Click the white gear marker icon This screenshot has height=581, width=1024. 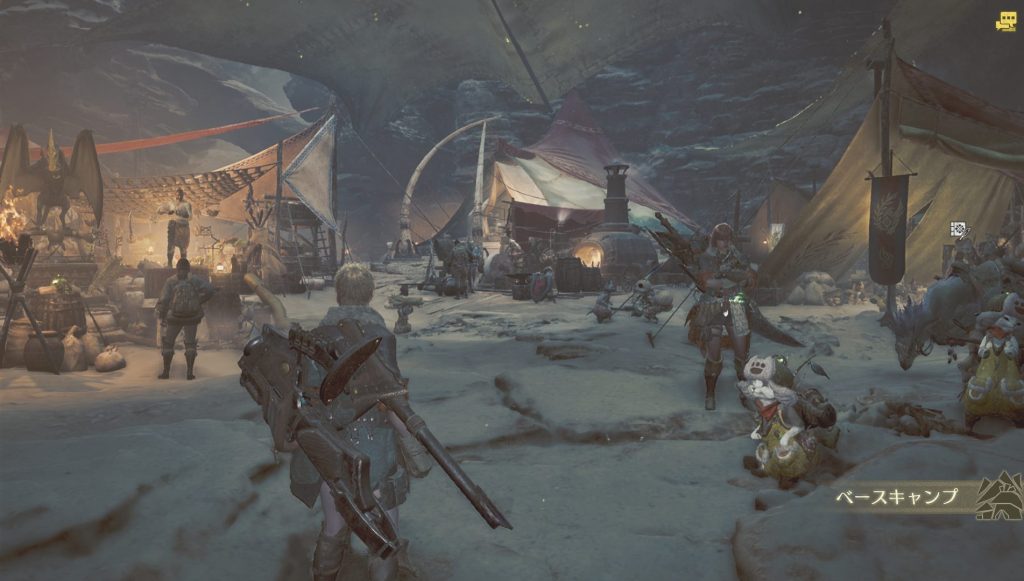[x=957, y=229]
